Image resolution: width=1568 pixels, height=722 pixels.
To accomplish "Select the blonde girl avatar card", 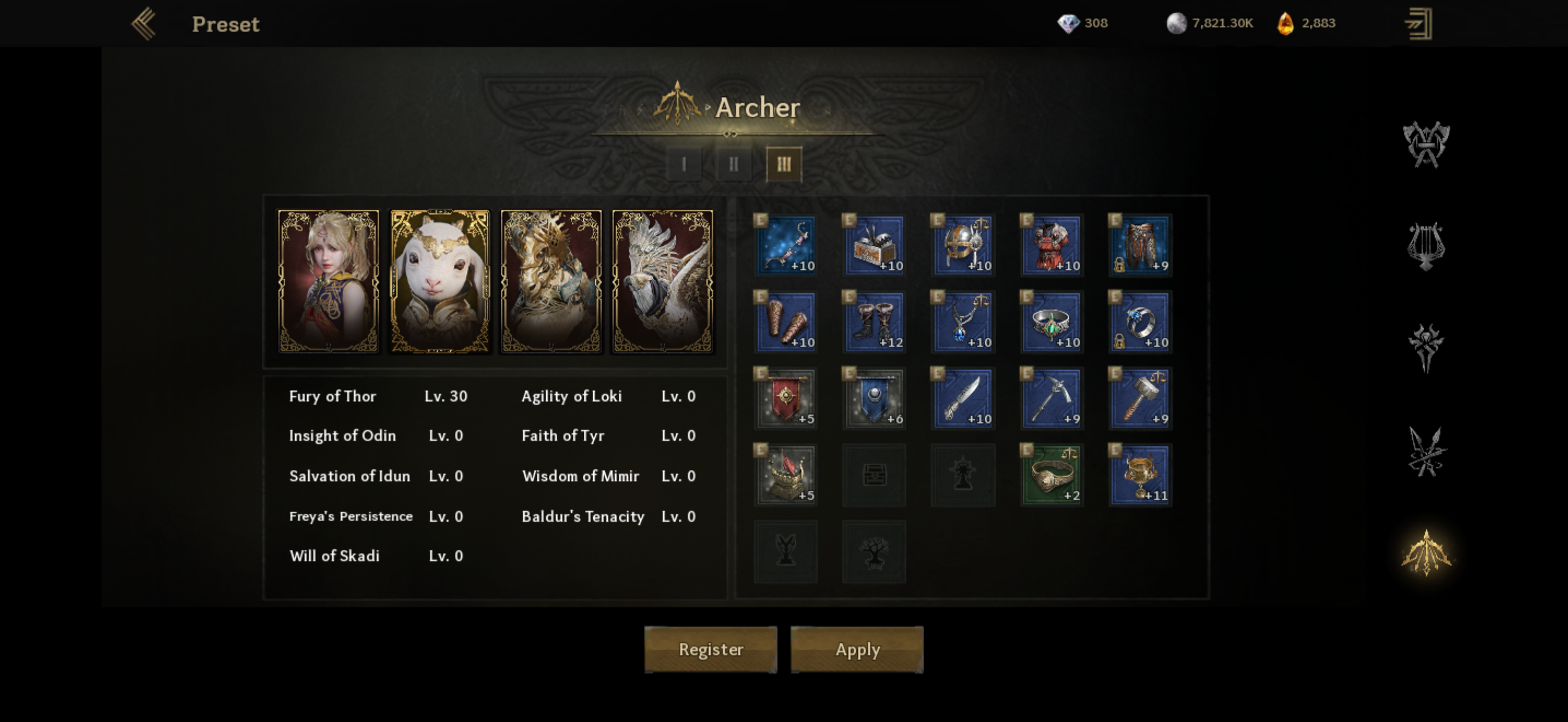I will (x=328, y=281).
